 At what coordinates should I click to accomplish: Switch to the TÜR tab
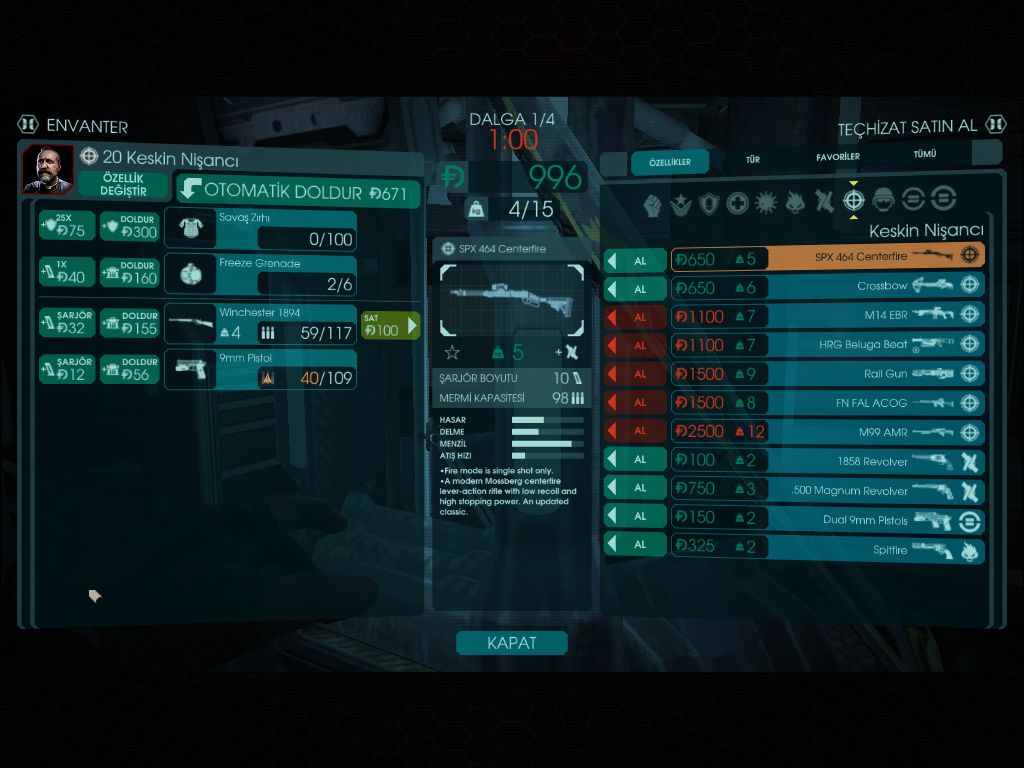[x=752, y=159]
